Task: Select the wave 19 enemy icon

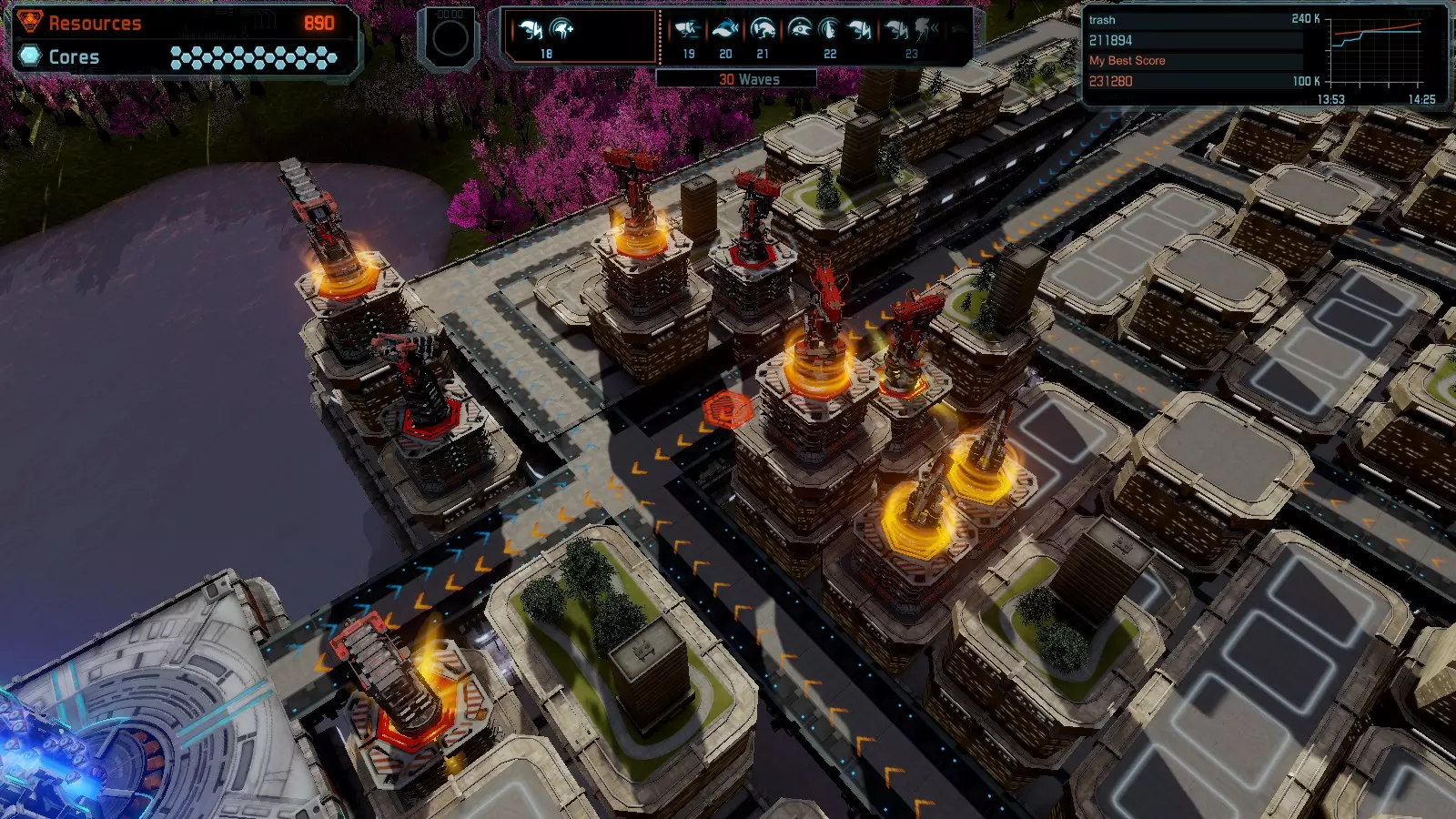Action: click(x=688, y=31)
